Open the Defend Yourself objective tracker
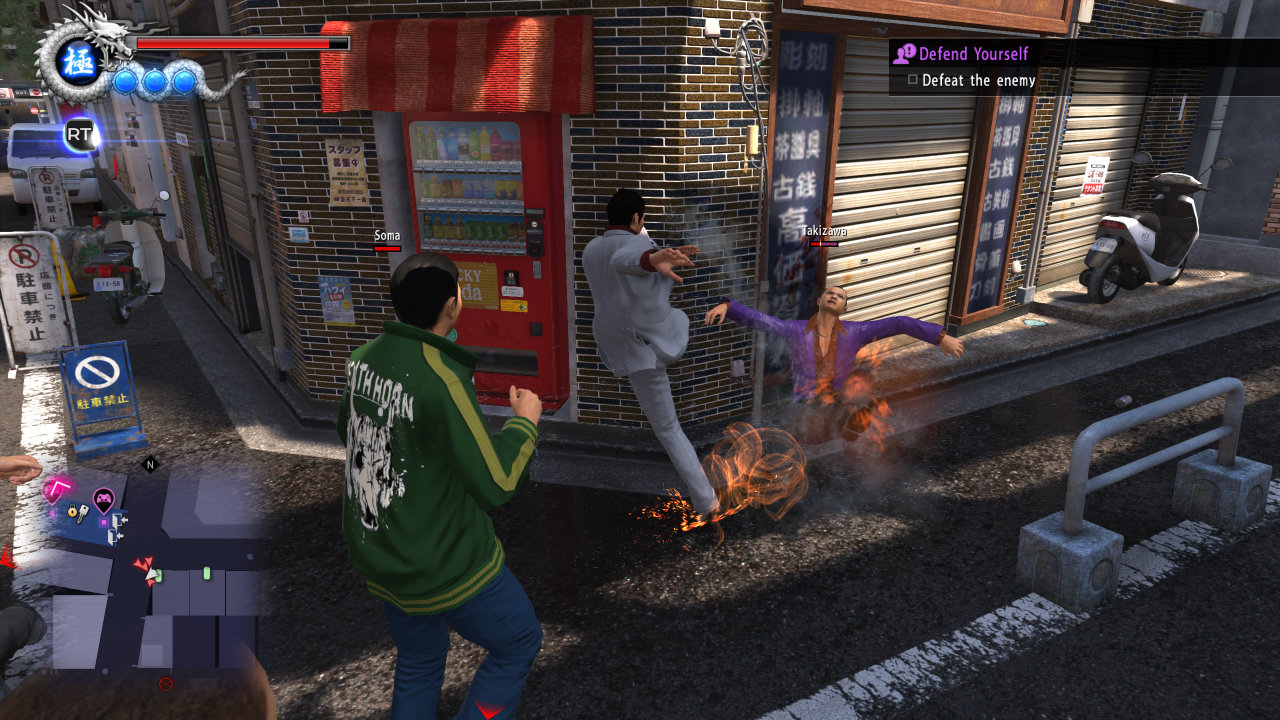The width and height of the screenshot is (1280, 720). (x=972, y=54)
